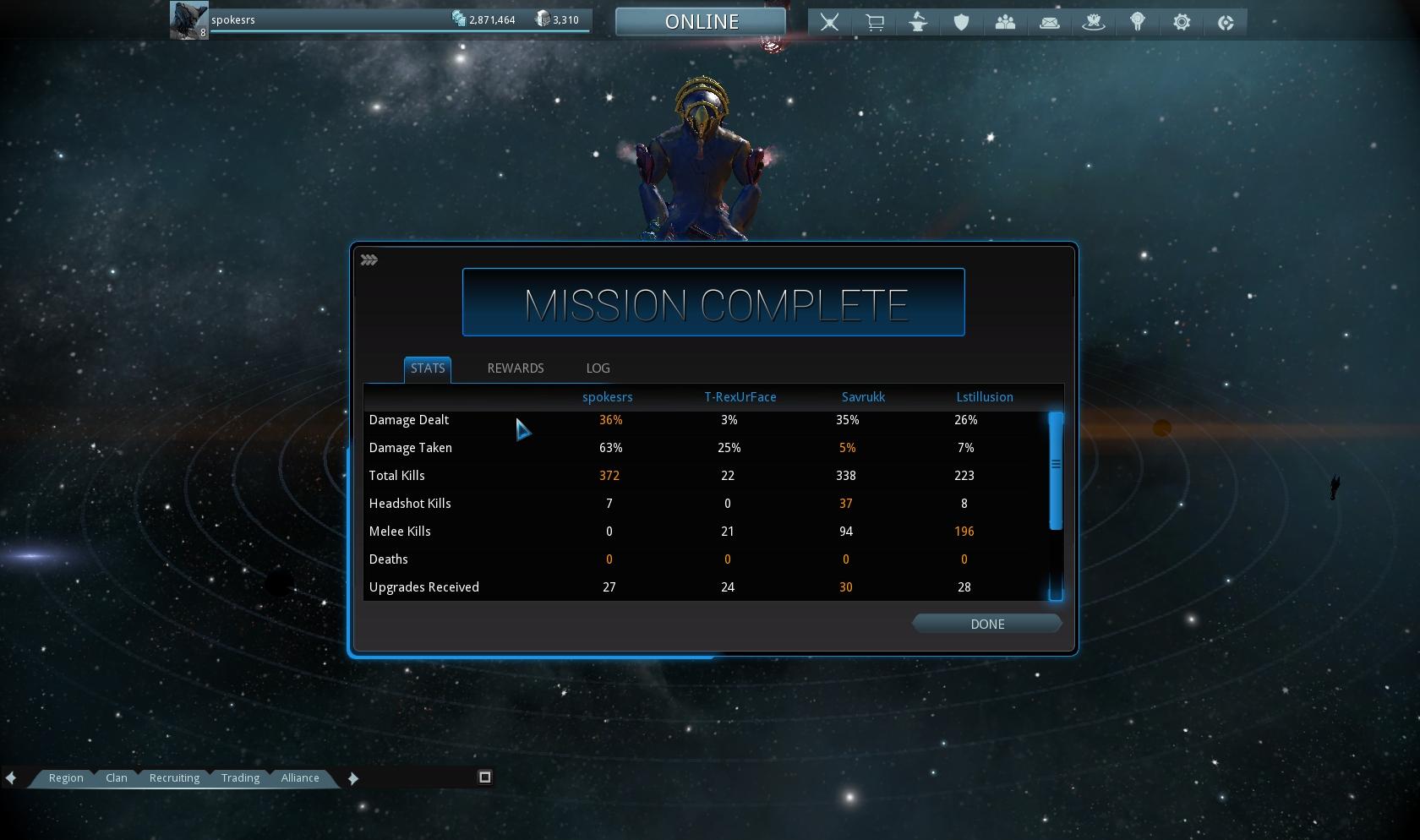Click the ONLINE status button
Viewport: 1420px width, 840px height.
701,22
